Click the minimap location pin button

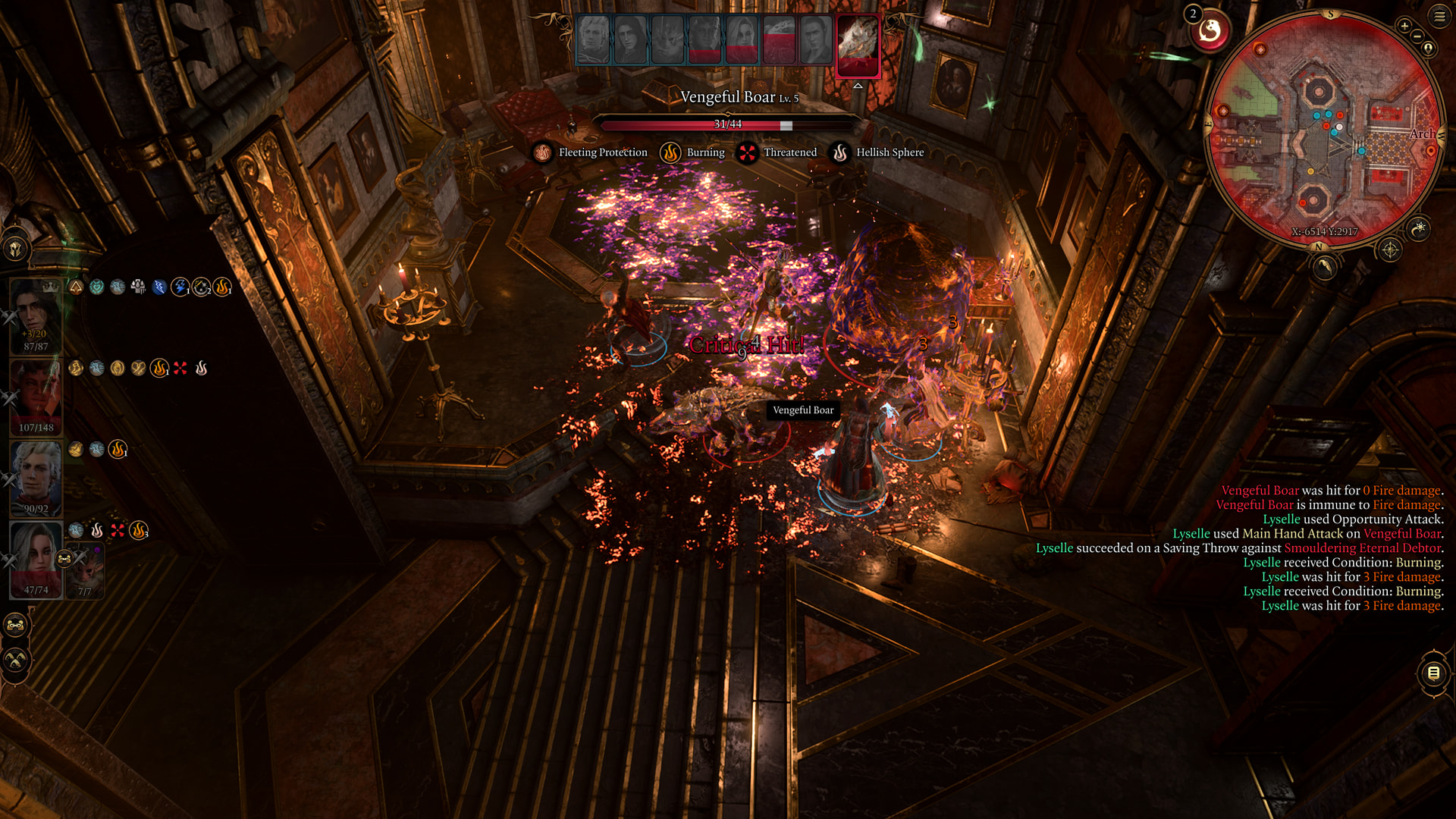tap(1429, 49)
